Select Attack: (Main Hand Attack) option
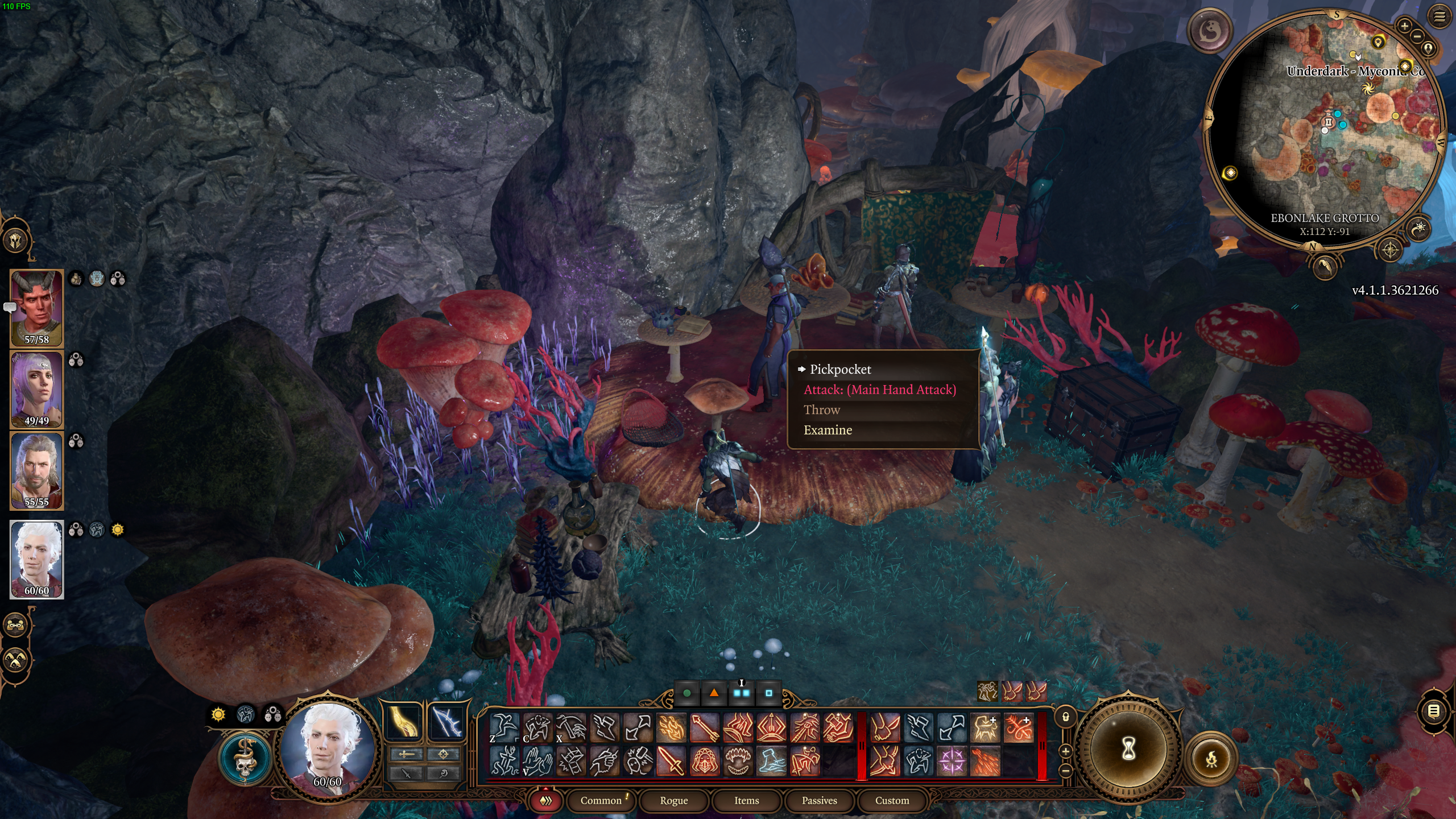The width and height of the screenshot is (1456, 819). pyautogui.click(x=879, y=390)
